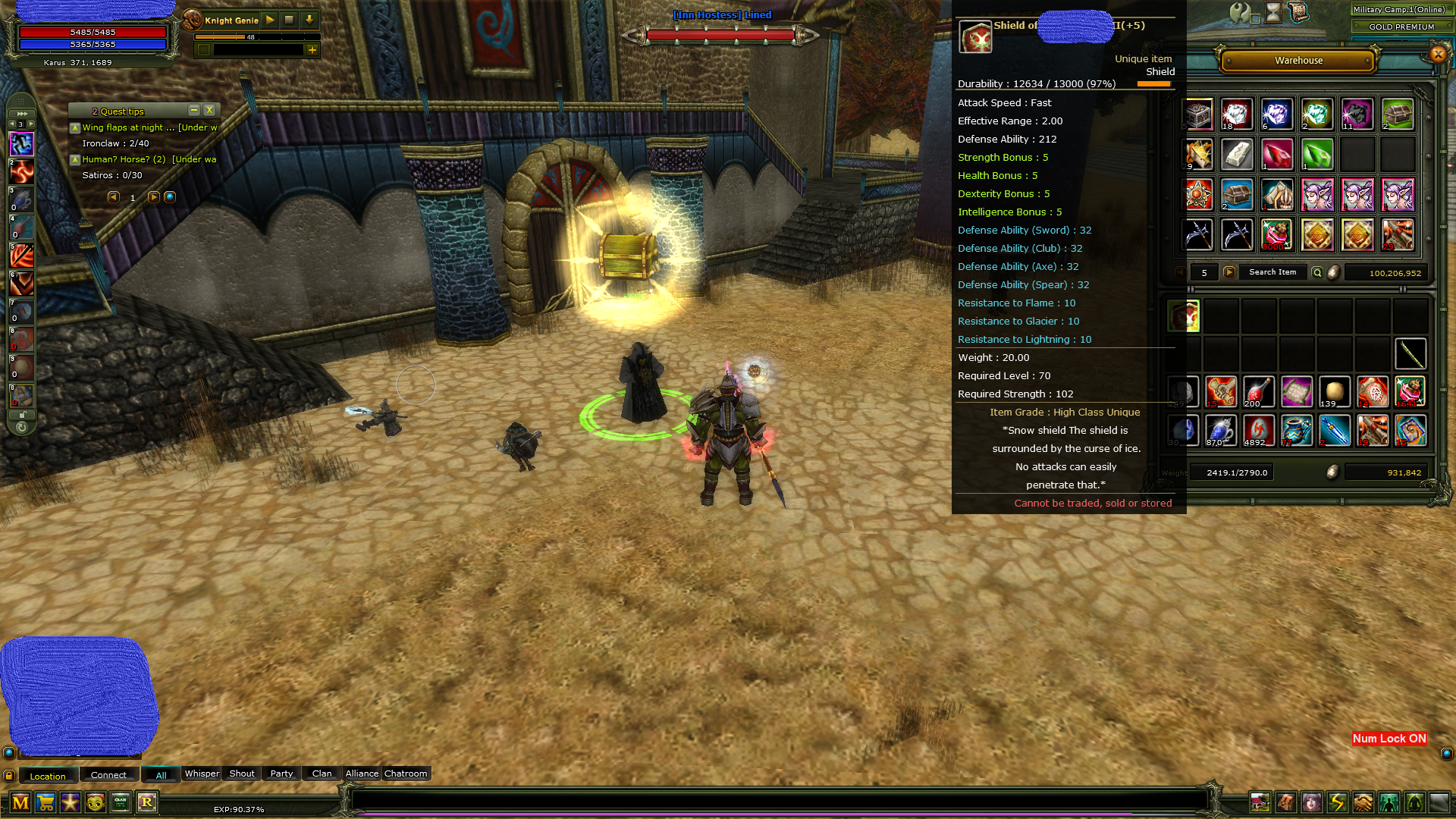Minimize the Quest tips panel
The width and height of the screenshot is (1456, 819).
point(194,111)
